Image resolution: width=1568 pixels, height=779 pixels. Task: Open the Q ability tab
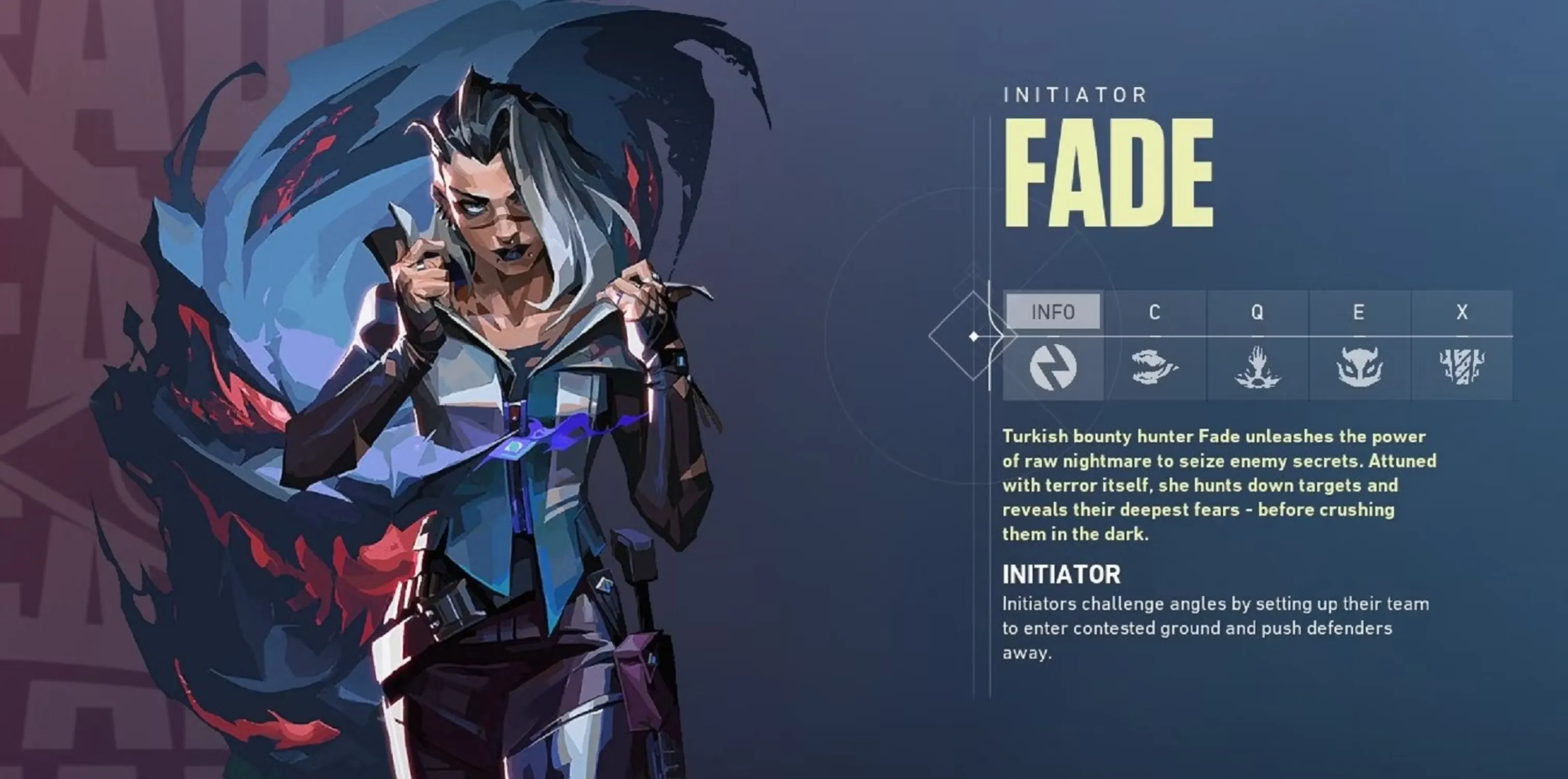1257,312
